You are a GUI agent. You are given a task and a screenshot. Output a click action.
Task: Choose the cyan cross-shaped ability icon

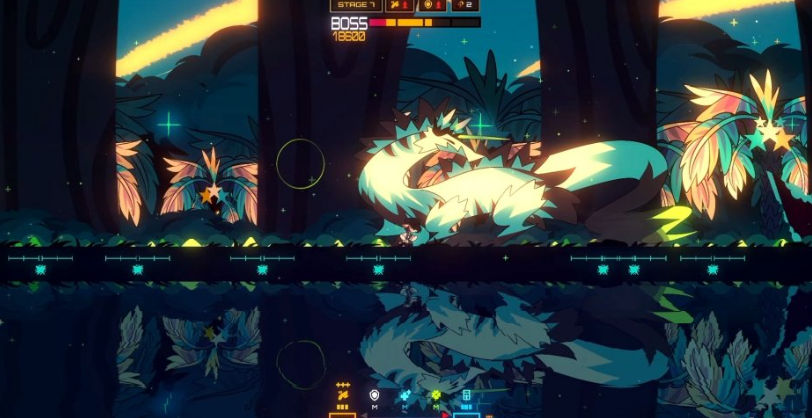(405, 396)
